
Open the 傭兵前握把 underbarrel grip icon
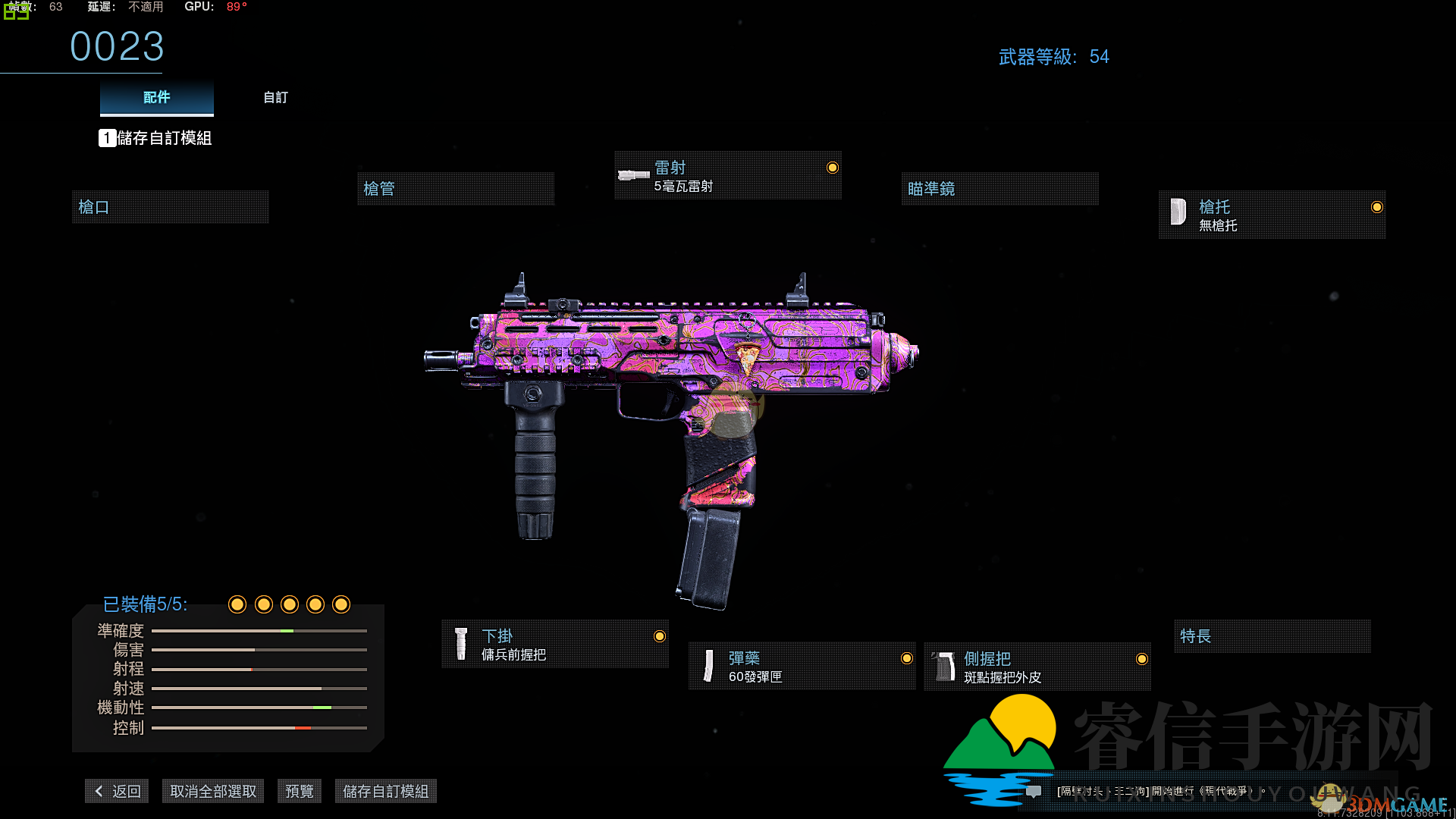click(460, 643)
